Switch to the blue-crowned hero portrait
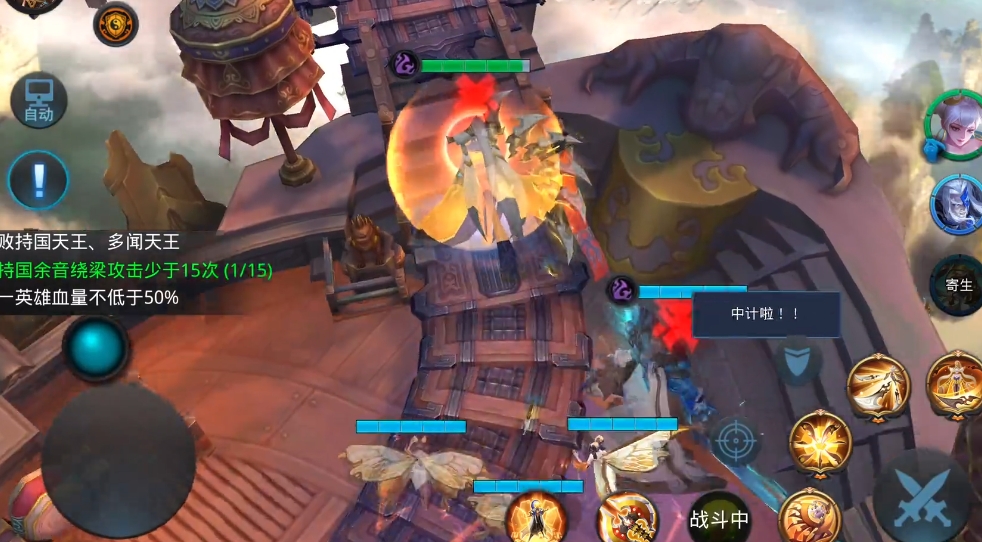982x542 pixels. pos(955,203)
